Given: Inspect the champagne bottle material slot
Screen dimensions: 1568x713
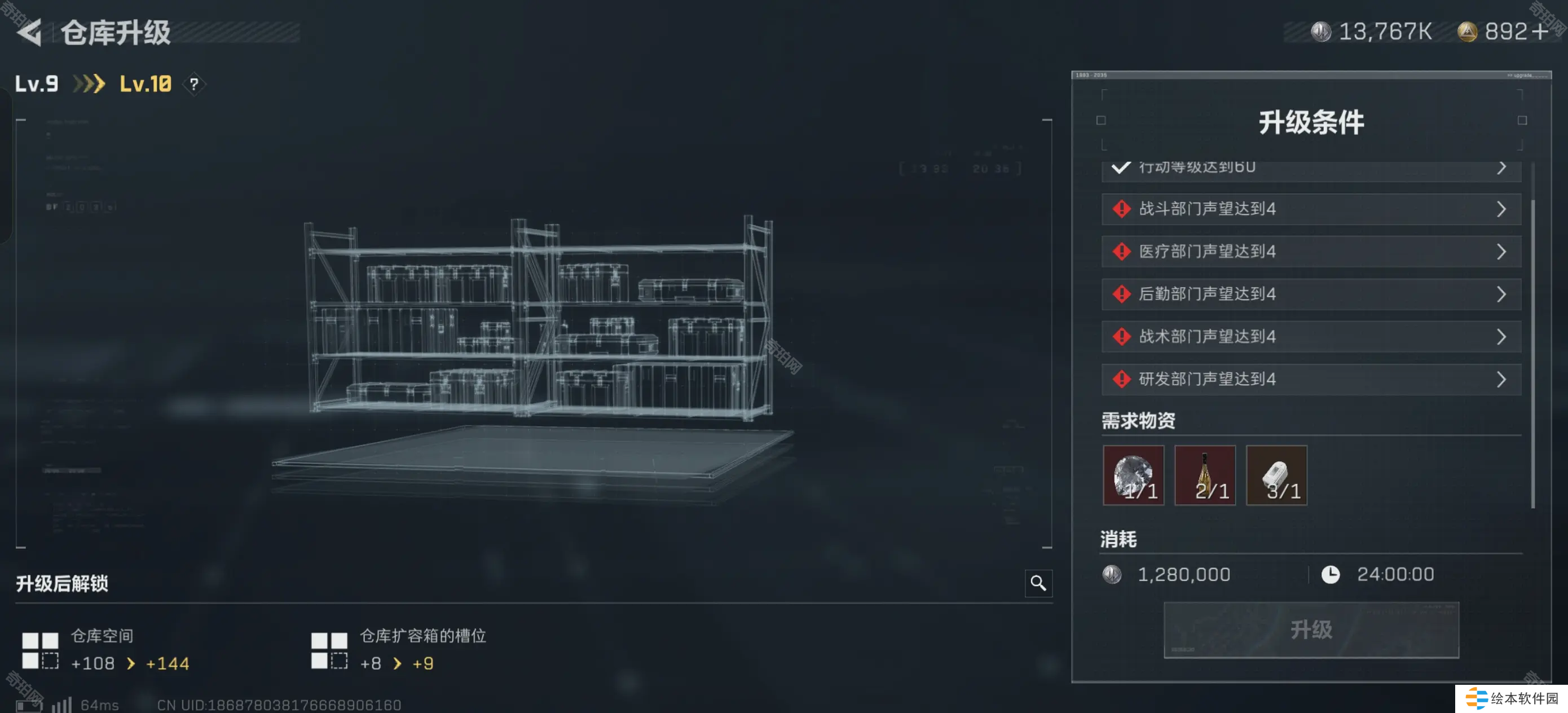Looking at the screenshot, I should pyautogui.click(x=1205, y=475).
